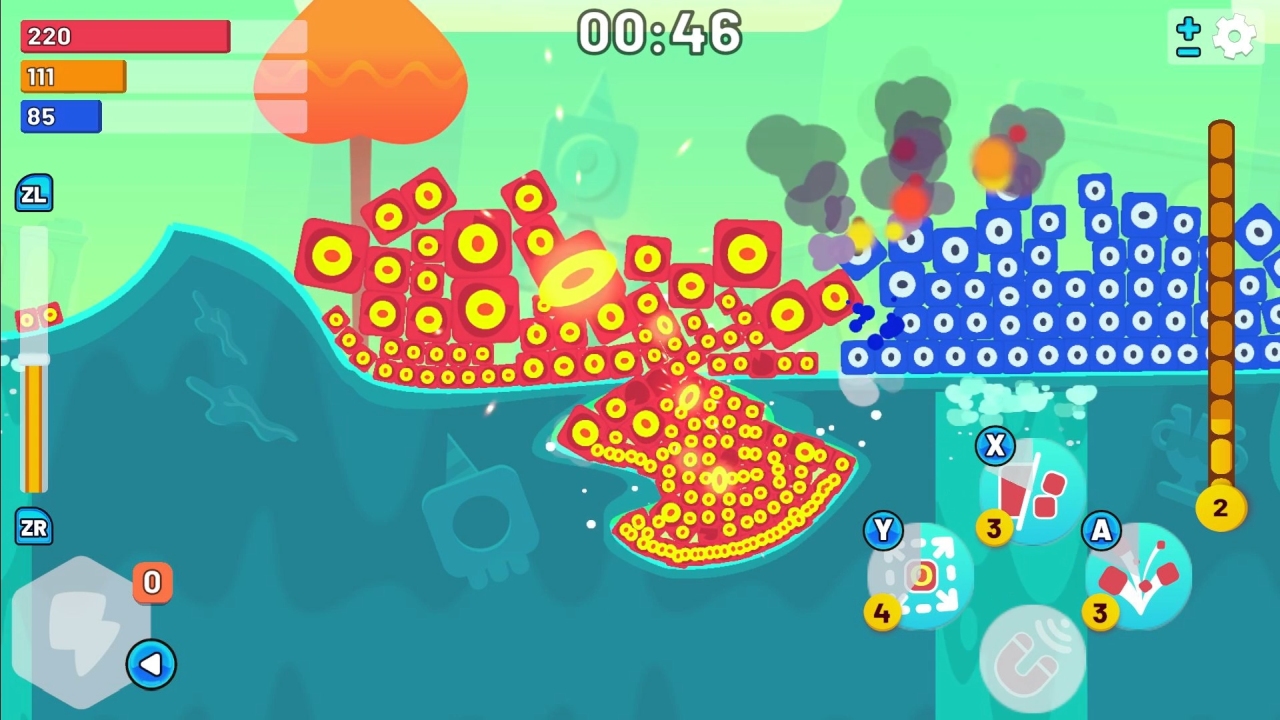
Task: Click the blue 85 health bar
Action: (x=60, y=116)
